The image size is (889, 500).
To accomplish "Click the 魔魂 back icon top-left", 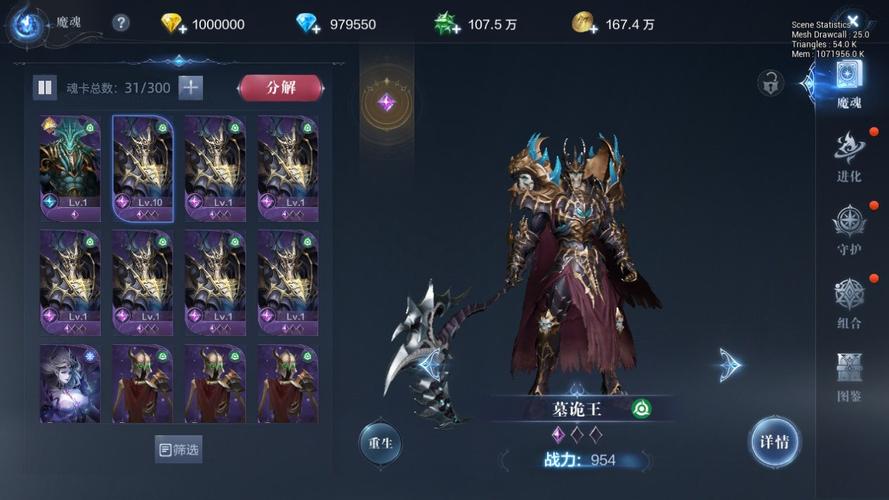I will tap(27, 23).
